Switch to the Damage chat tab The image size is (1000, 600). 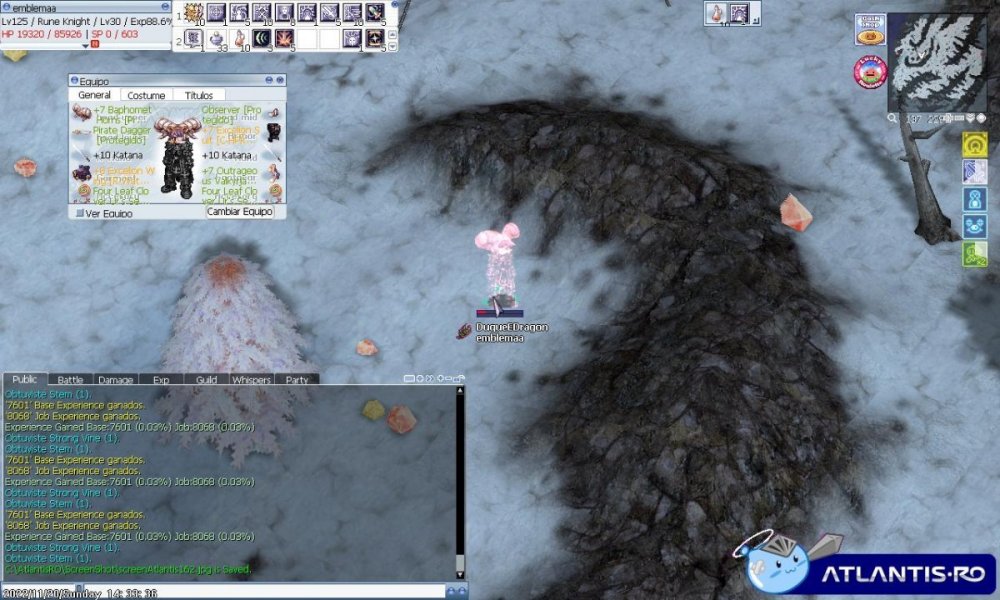[115, 380]
